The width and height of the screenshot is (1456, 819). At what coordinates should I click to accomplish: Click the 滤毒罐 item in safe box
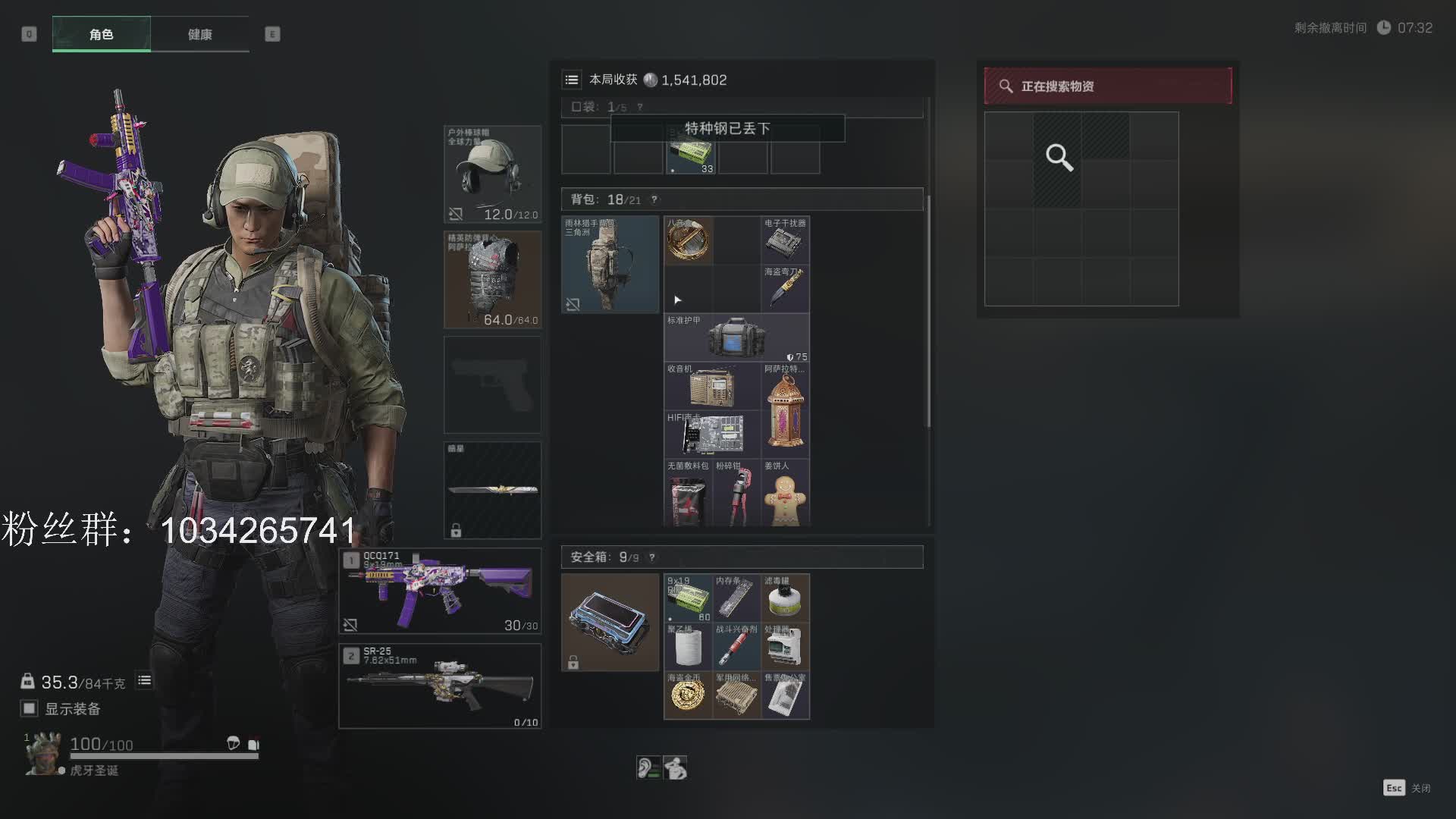pyautogui.click(x=785, y=598)
